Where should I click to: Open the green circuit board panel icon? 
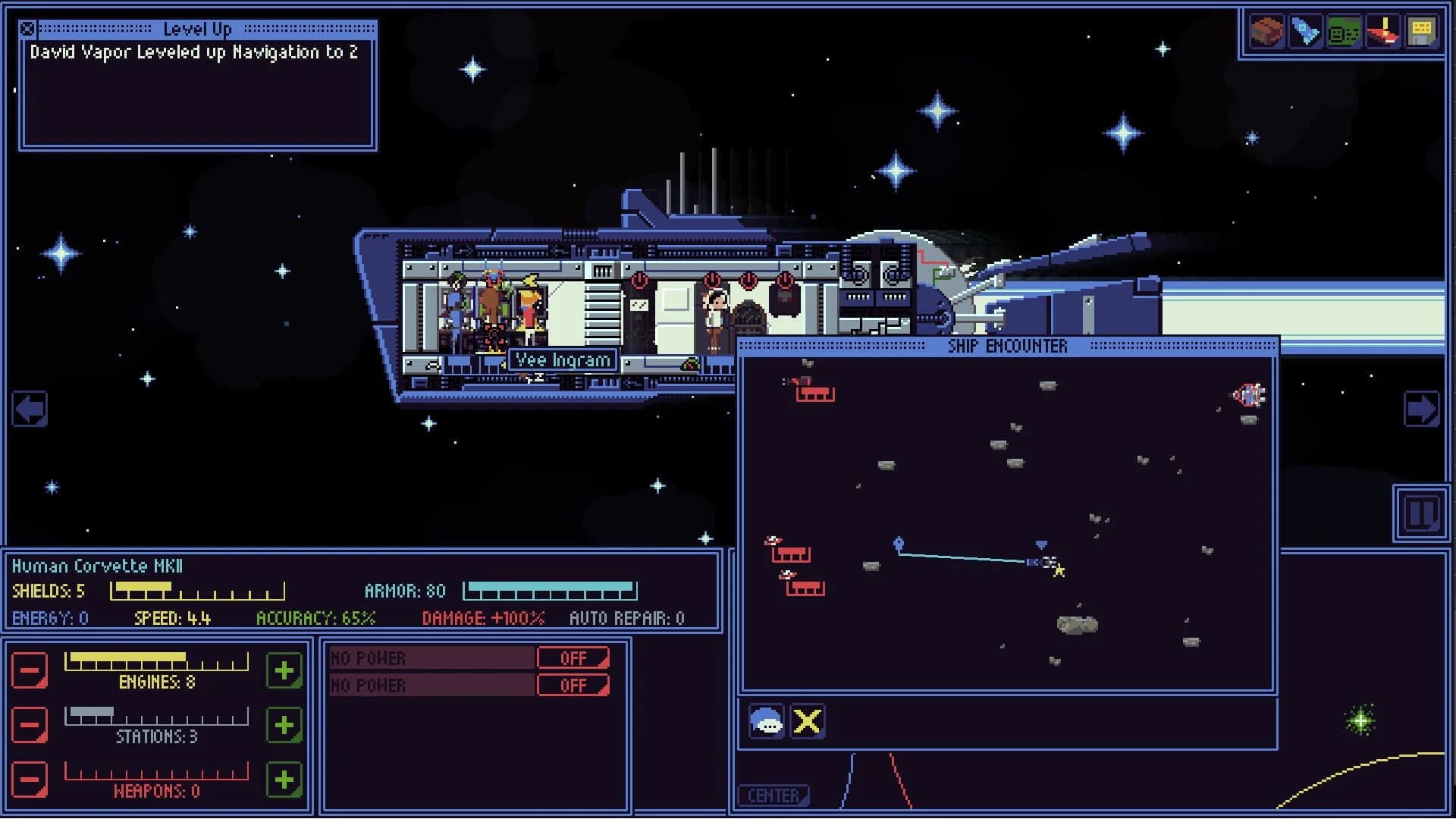click(1343, 30)
